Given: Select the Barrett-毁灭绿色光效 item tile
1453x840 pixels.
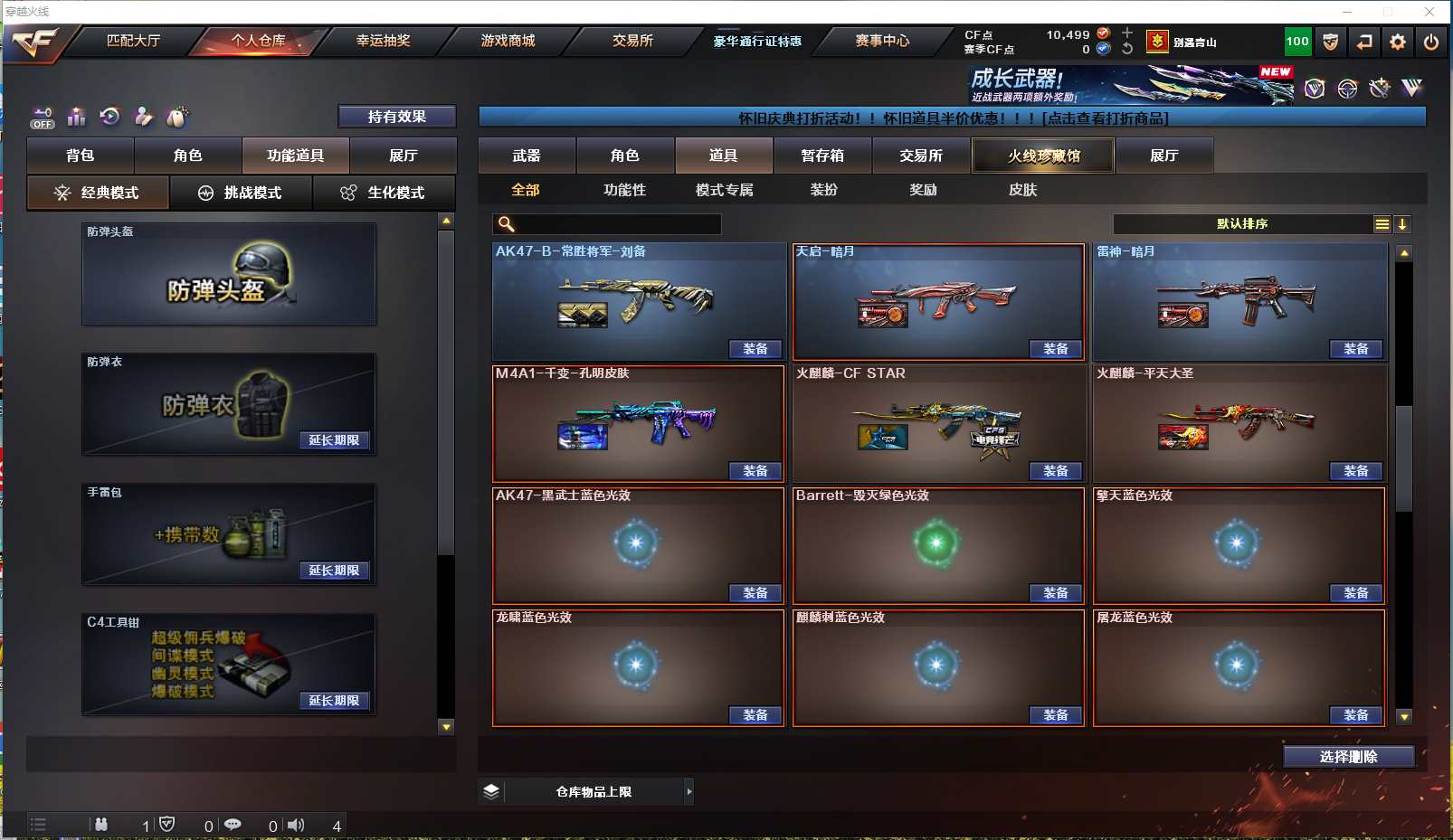Looking at the screenshot, I should [x=937, y=543].
